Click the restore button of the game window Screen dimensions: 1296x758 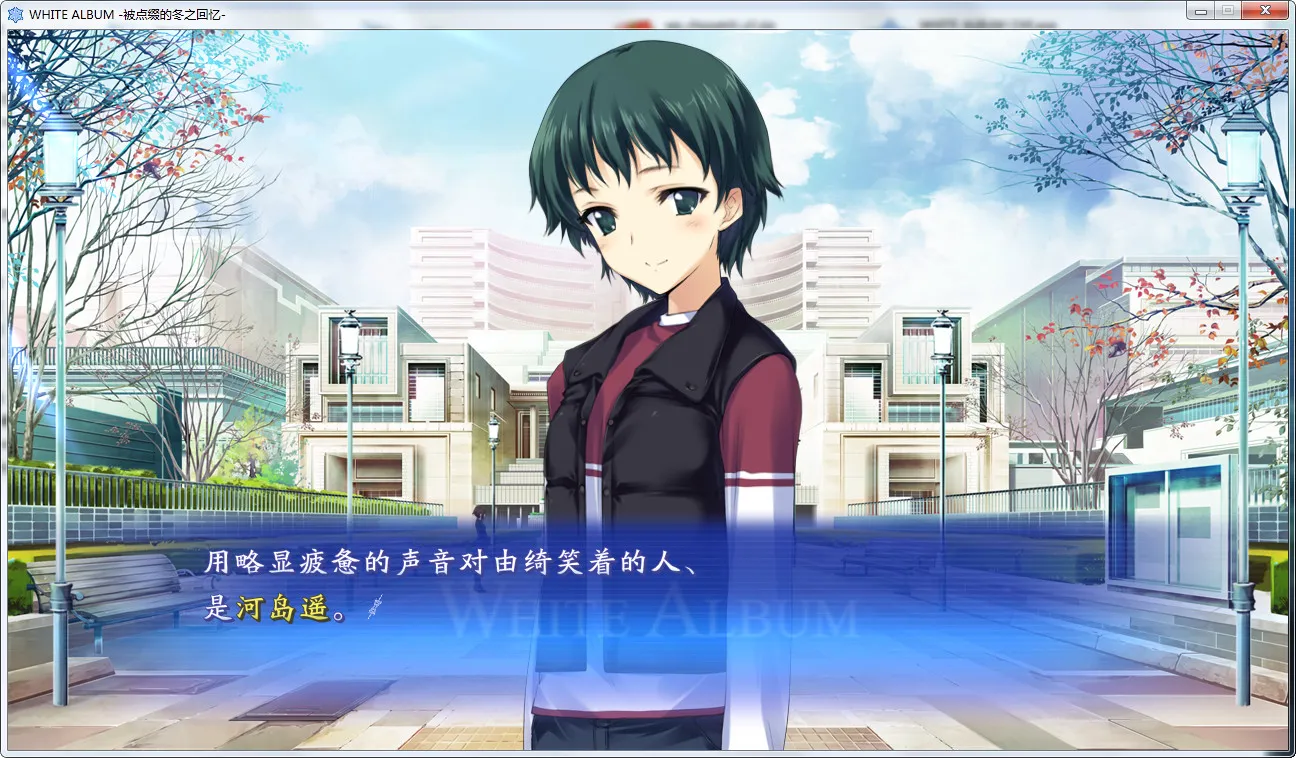point(1228,10)
